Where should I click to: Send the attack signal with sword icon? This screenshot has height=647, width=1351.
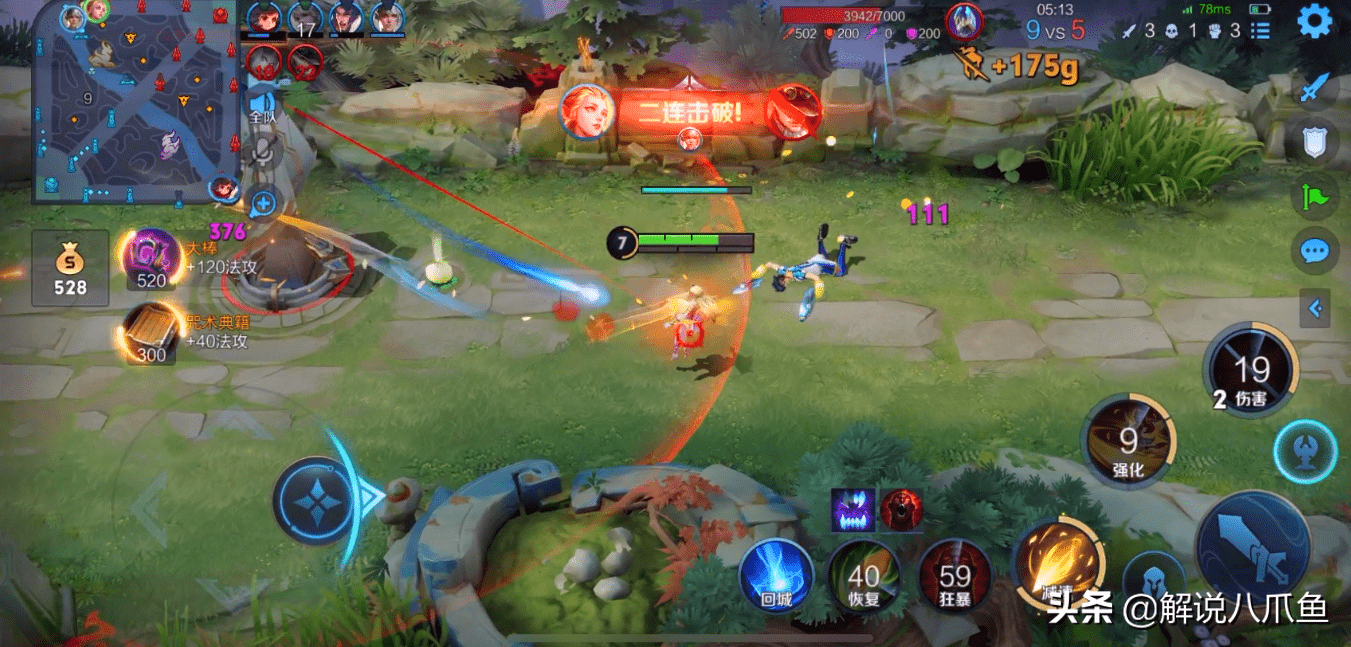(x=1314, y=89)
